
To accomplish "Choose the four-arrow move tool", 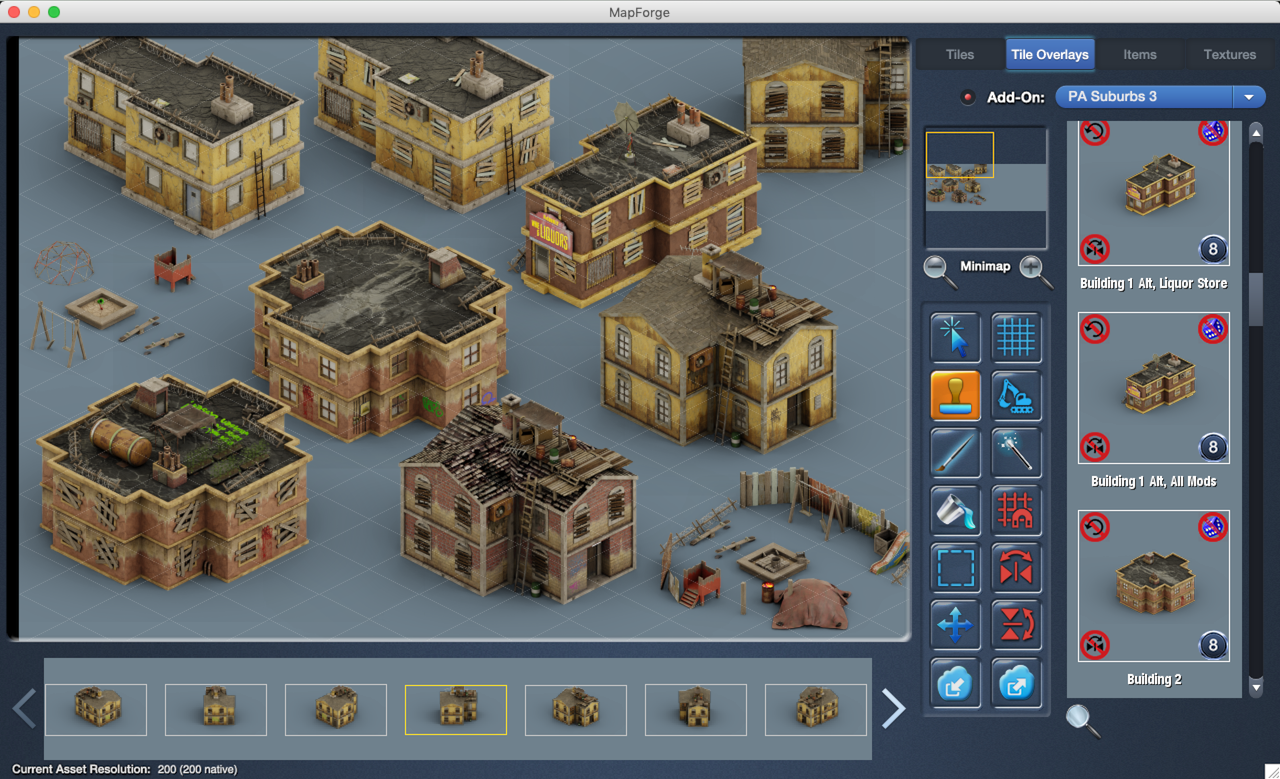I will pyautogui.click(x=955, y=626).
